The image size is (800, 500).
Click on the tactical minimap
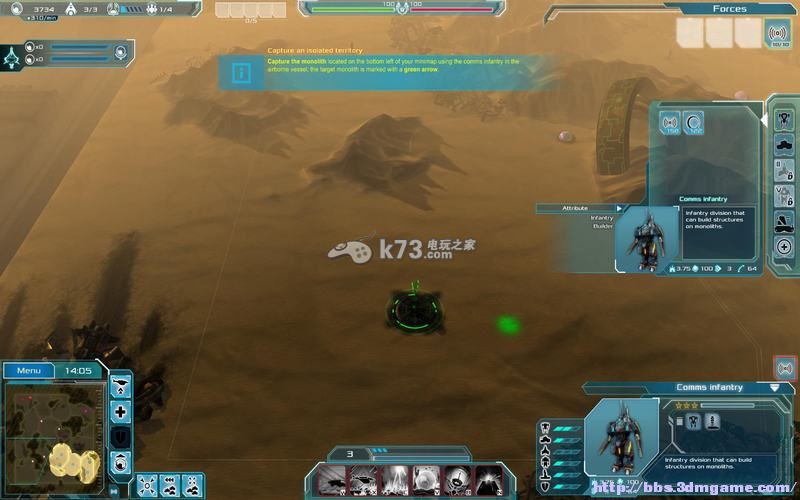[x=55, y=428]
